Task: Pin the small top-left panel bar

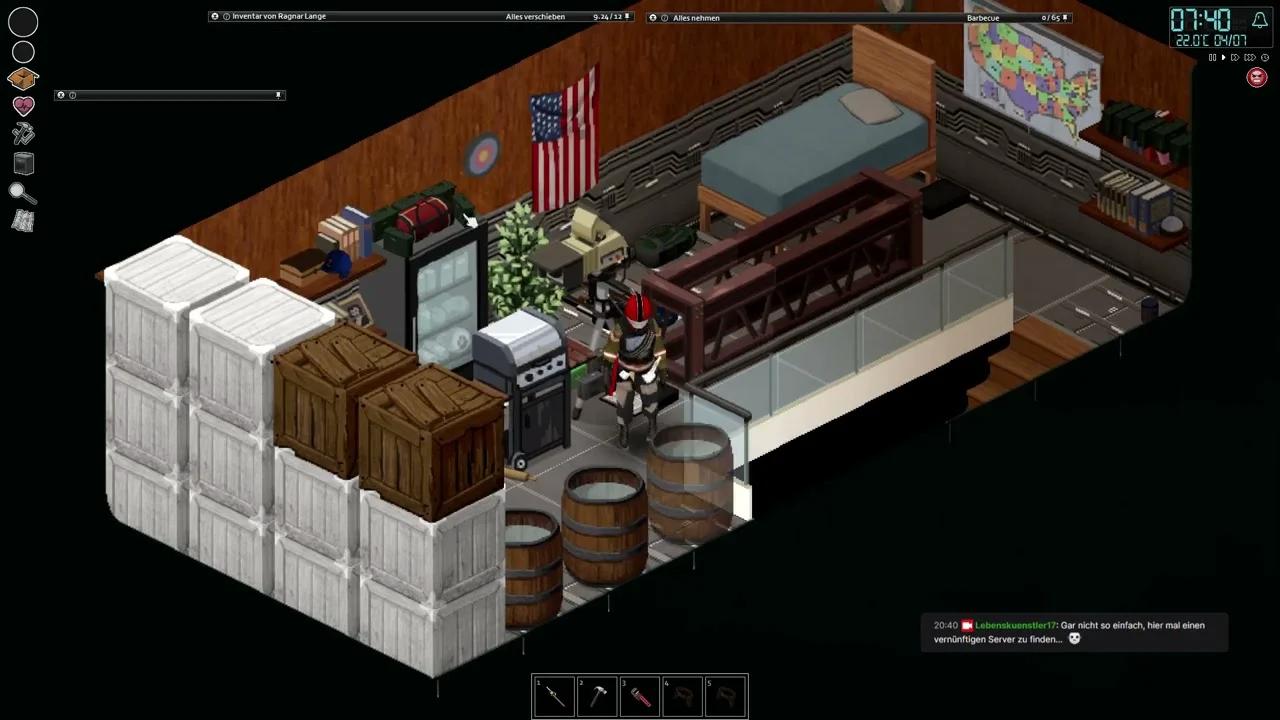Action: click(x=278, y=94)
